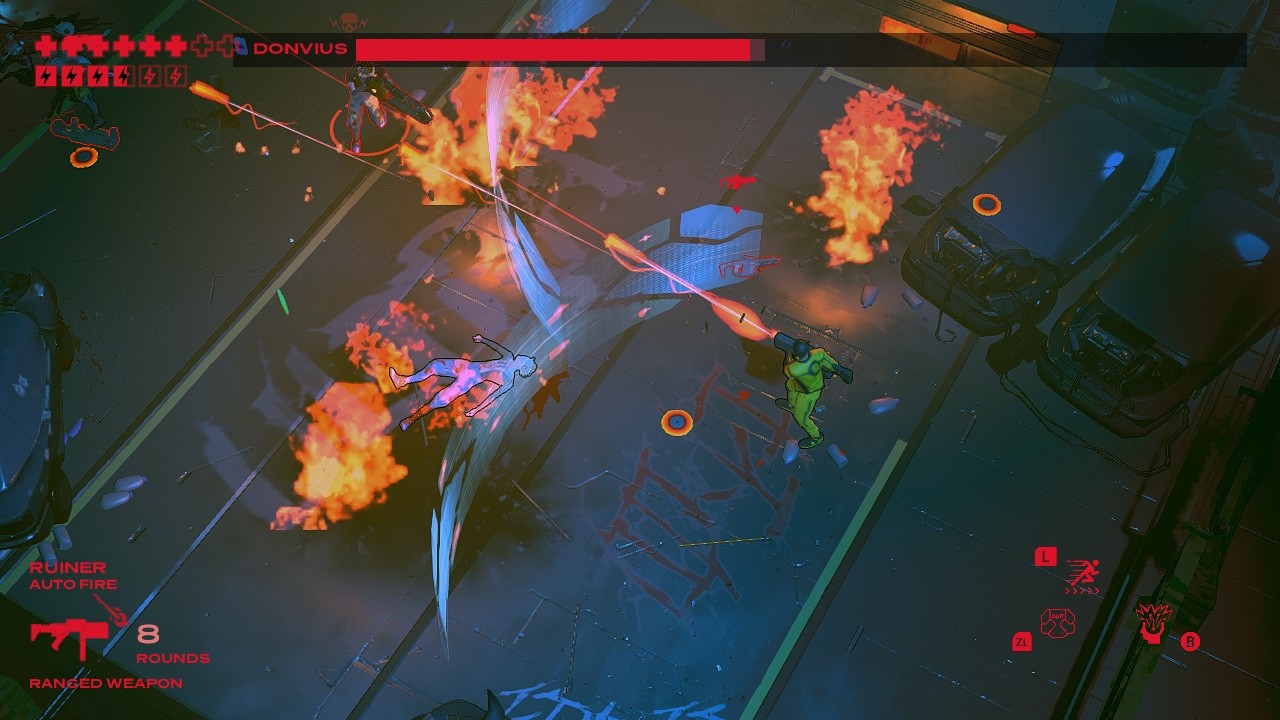Toggle the empty health cross slot
Image resolution: width=1280 pixels, height=720 pixels.
tap(202, 45)
